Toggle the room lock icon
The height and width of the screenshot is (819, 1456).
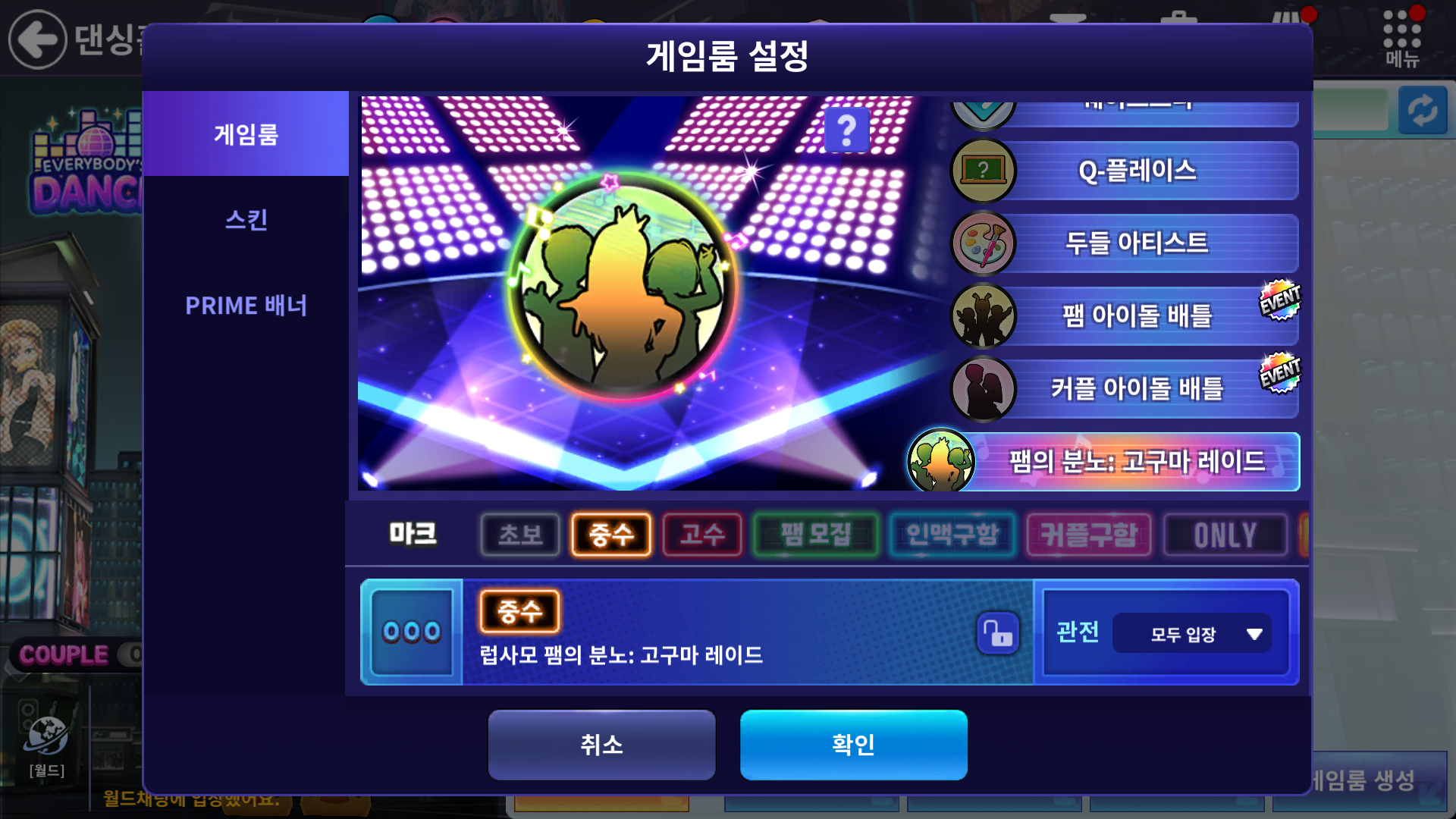(998, 632)
